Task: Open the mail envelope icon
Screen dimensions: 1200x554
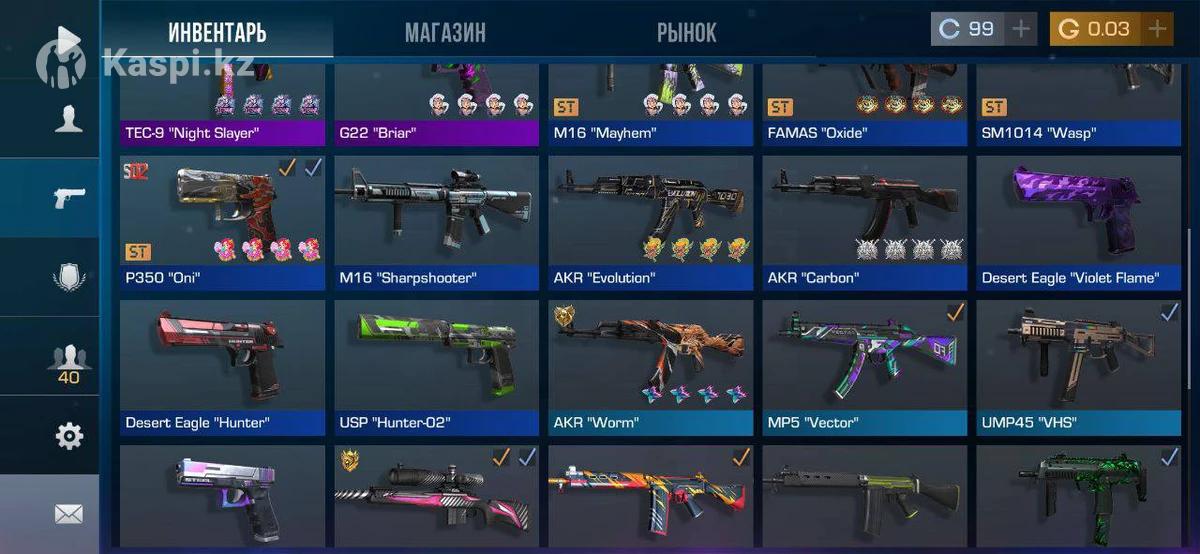Action: [68, 514]
